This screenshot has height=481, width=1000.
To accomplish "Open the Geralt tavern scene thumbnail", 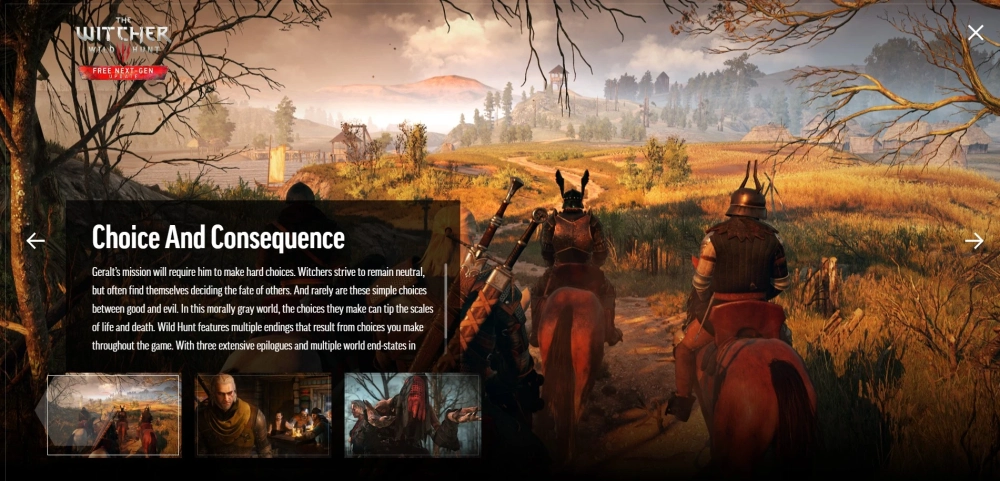I will [263, 415].
